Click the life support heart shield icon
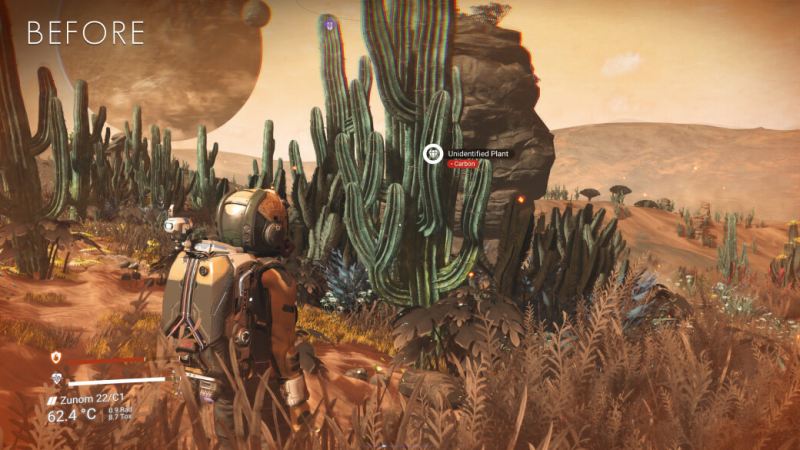The height and width of the screenshot is (450, 800). pyautogui.click(x=56, y=379)
